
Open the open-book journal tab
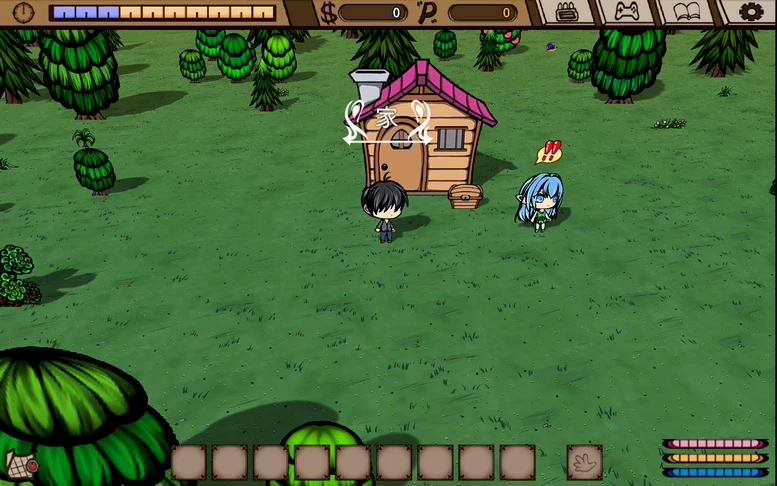click(x=686, y=12)
